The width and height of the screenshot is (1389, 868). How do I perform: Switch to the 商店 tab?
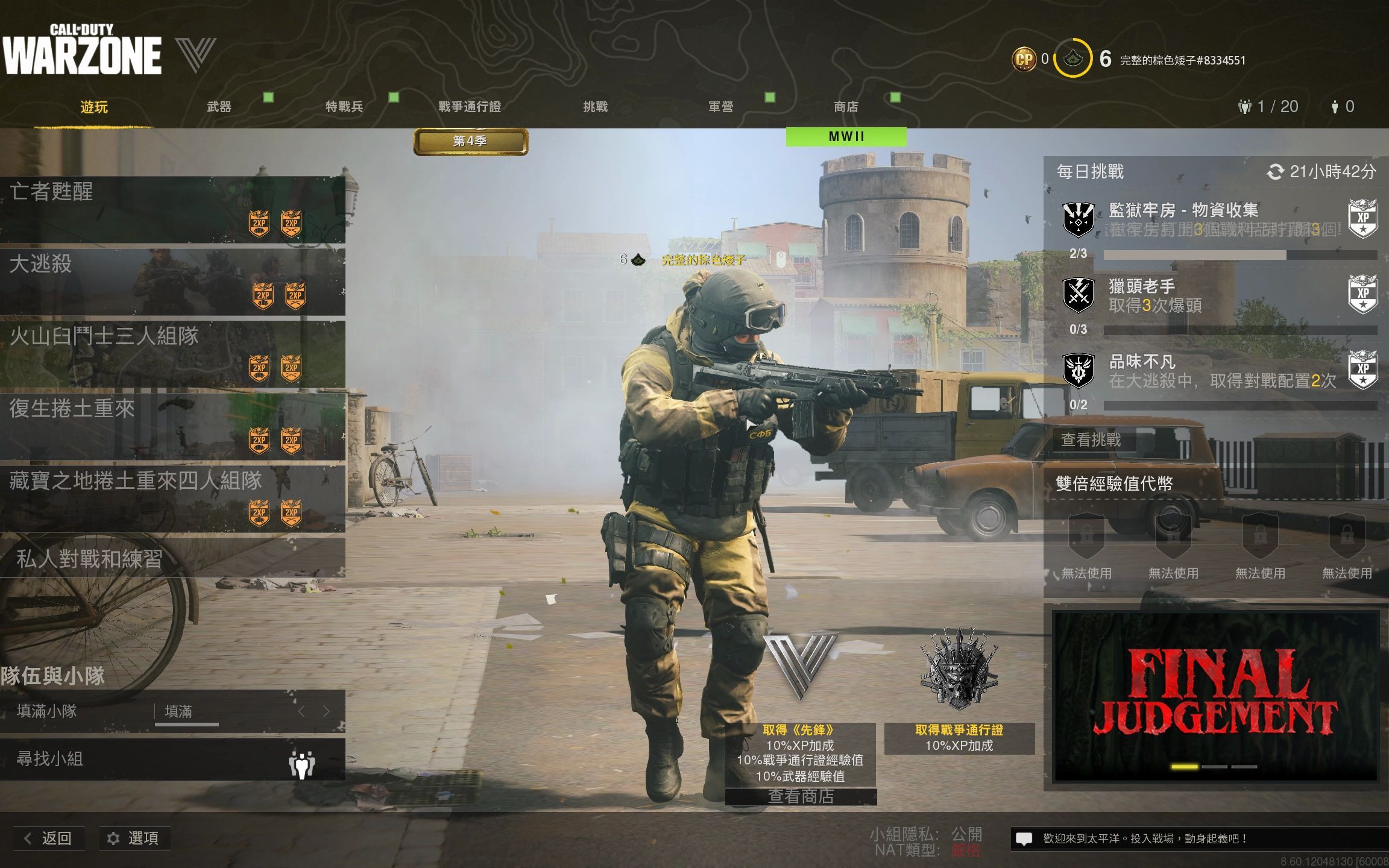point(846,107)
